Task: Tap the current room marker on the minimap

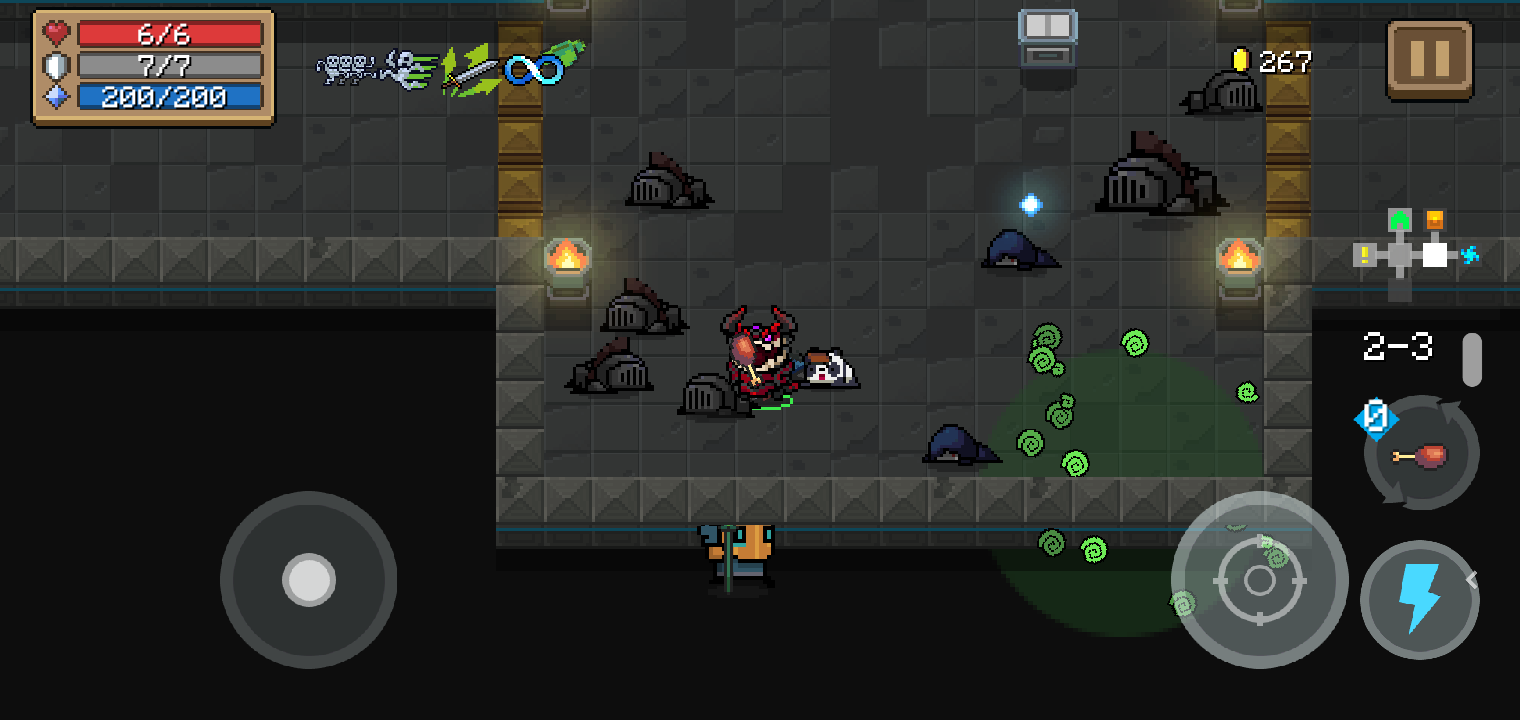Action: pos(1435,255)
